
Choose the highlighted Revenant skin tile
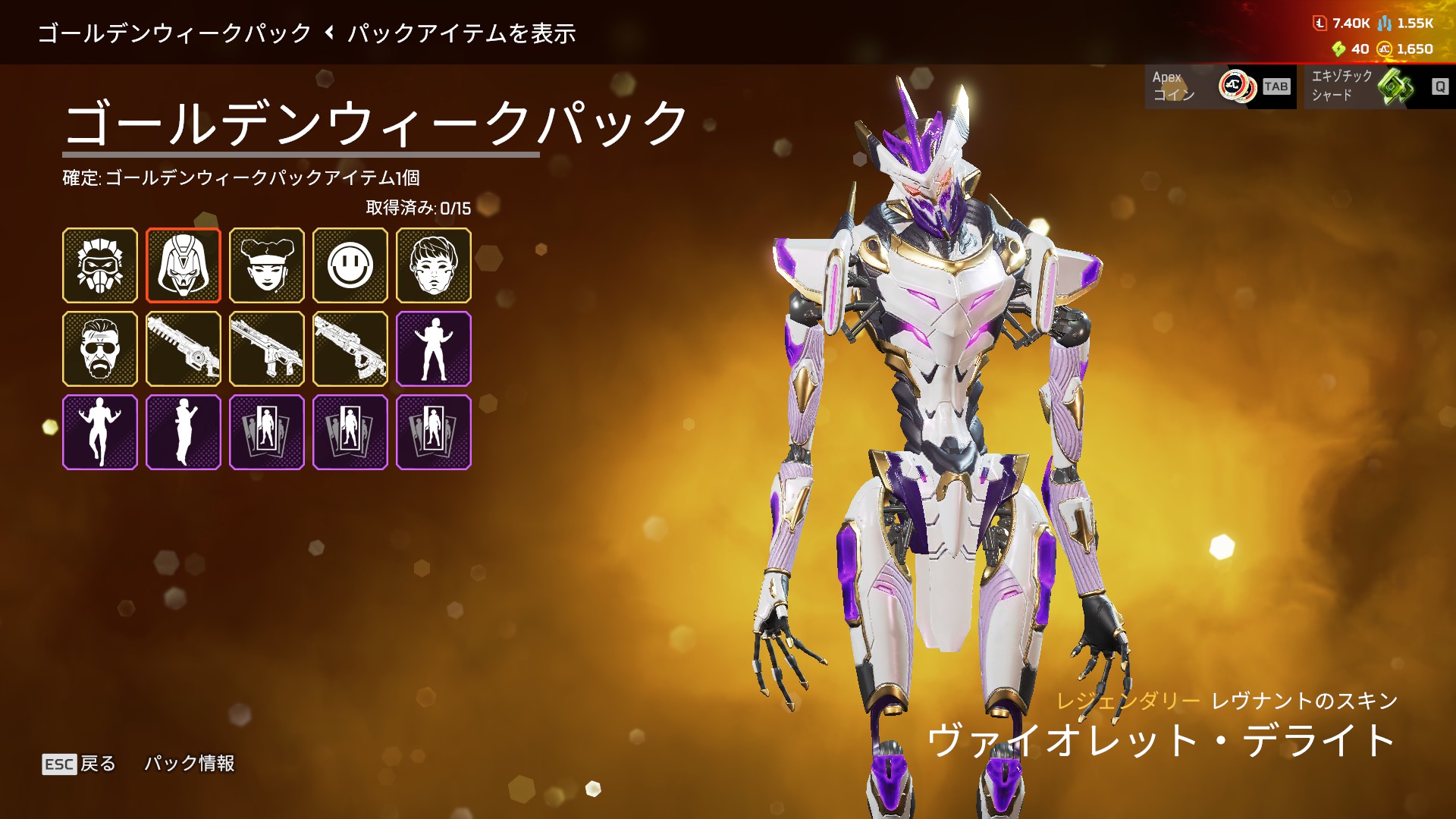click(184, 265)
